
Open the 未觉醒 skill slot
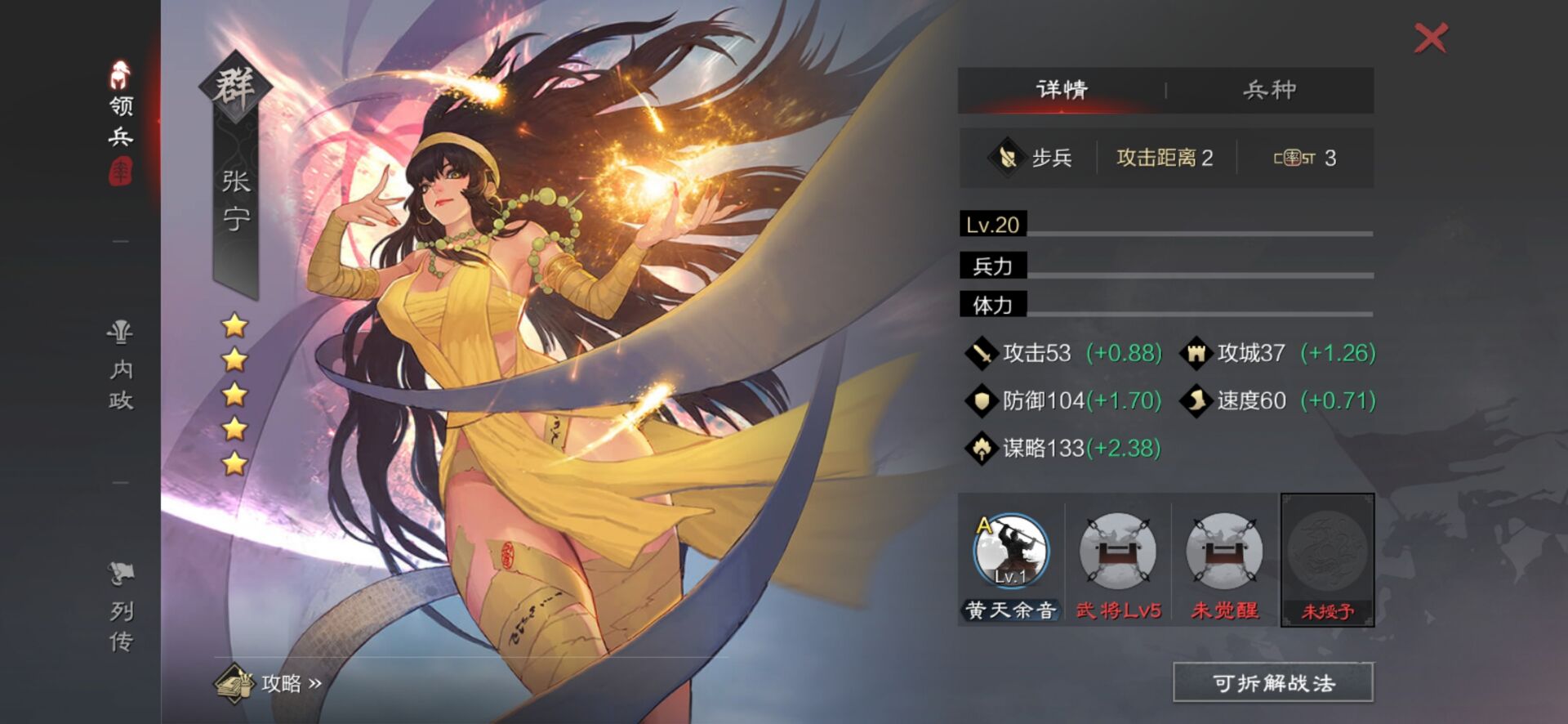tap(1223, 552)
